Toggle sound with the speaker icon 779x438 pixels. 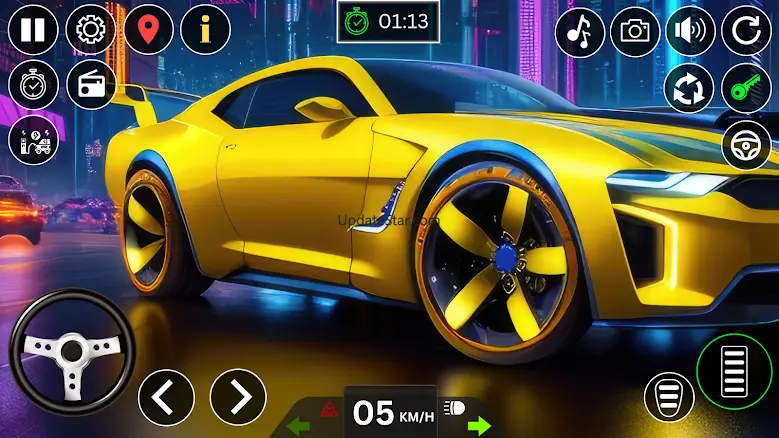coord(691,32)
